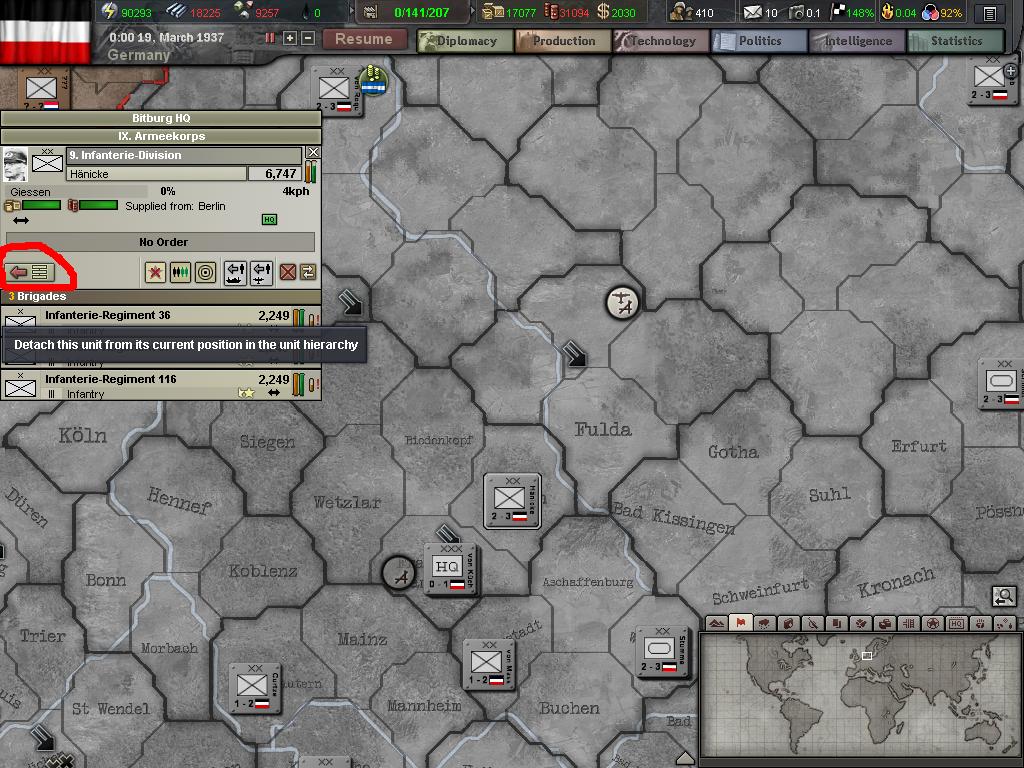This screenshot has width=1024, height=768.
Task: Switch to the HQ map mode
Action: 956,624
